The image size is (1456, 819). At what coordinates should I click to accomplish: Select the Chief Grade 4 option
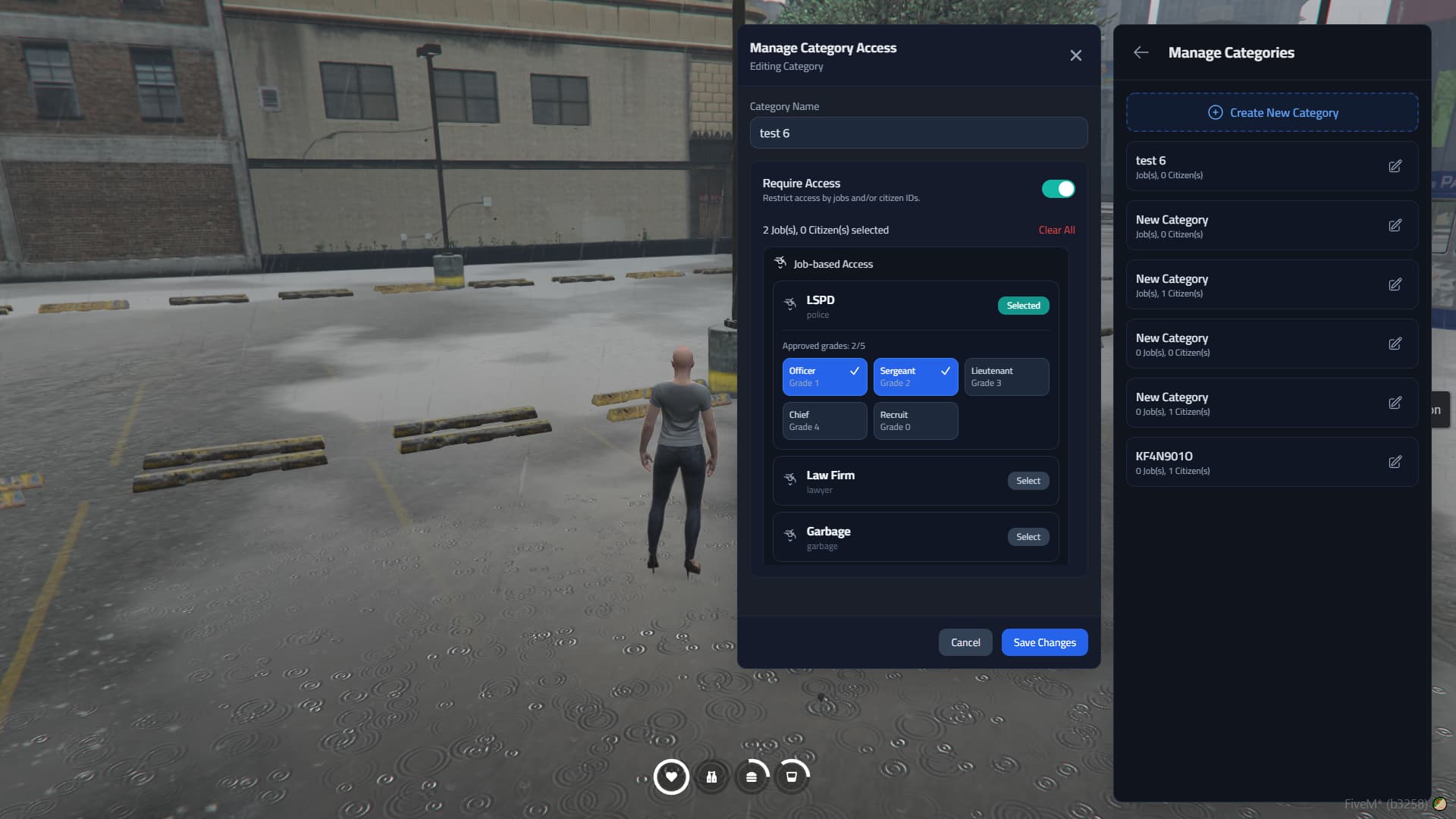[x=824, y=421]
